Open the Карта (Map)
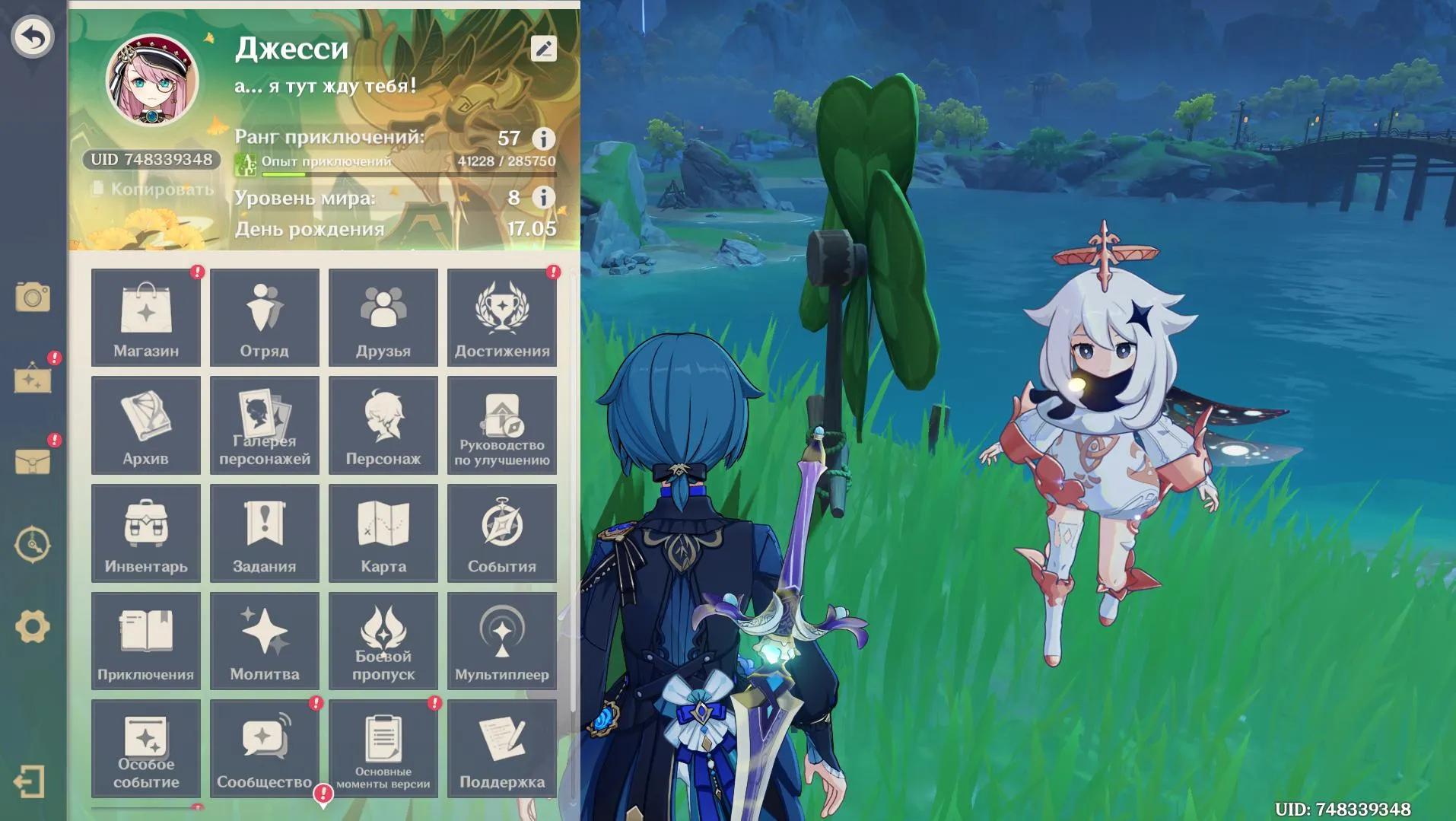This screenshot has width=1456, height=821. (x=383, y=533)
